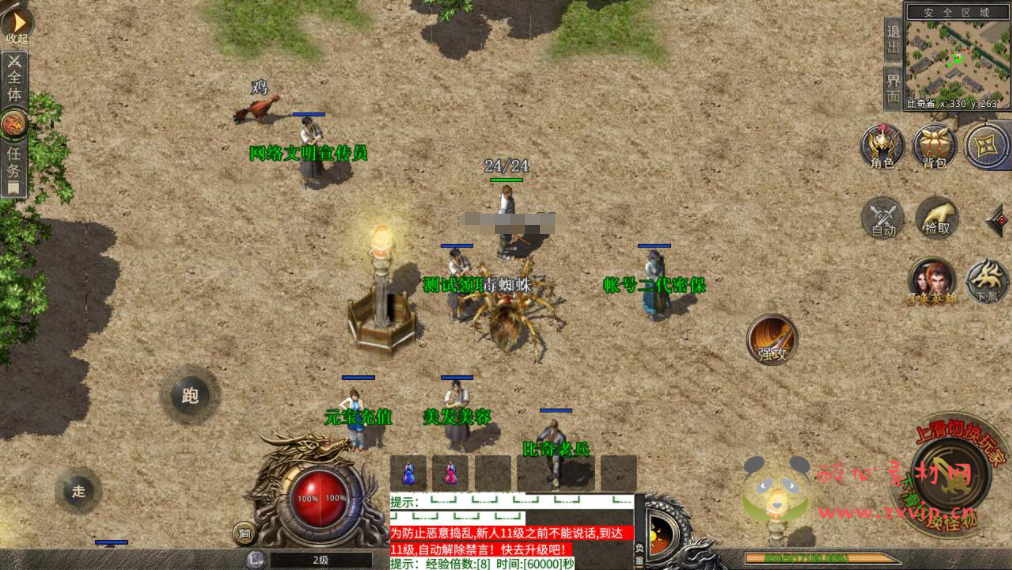Tap the flaming orb icon on left bar
Image resolution: width=1012 pixels, height=570 pixels.
(14, 123)
